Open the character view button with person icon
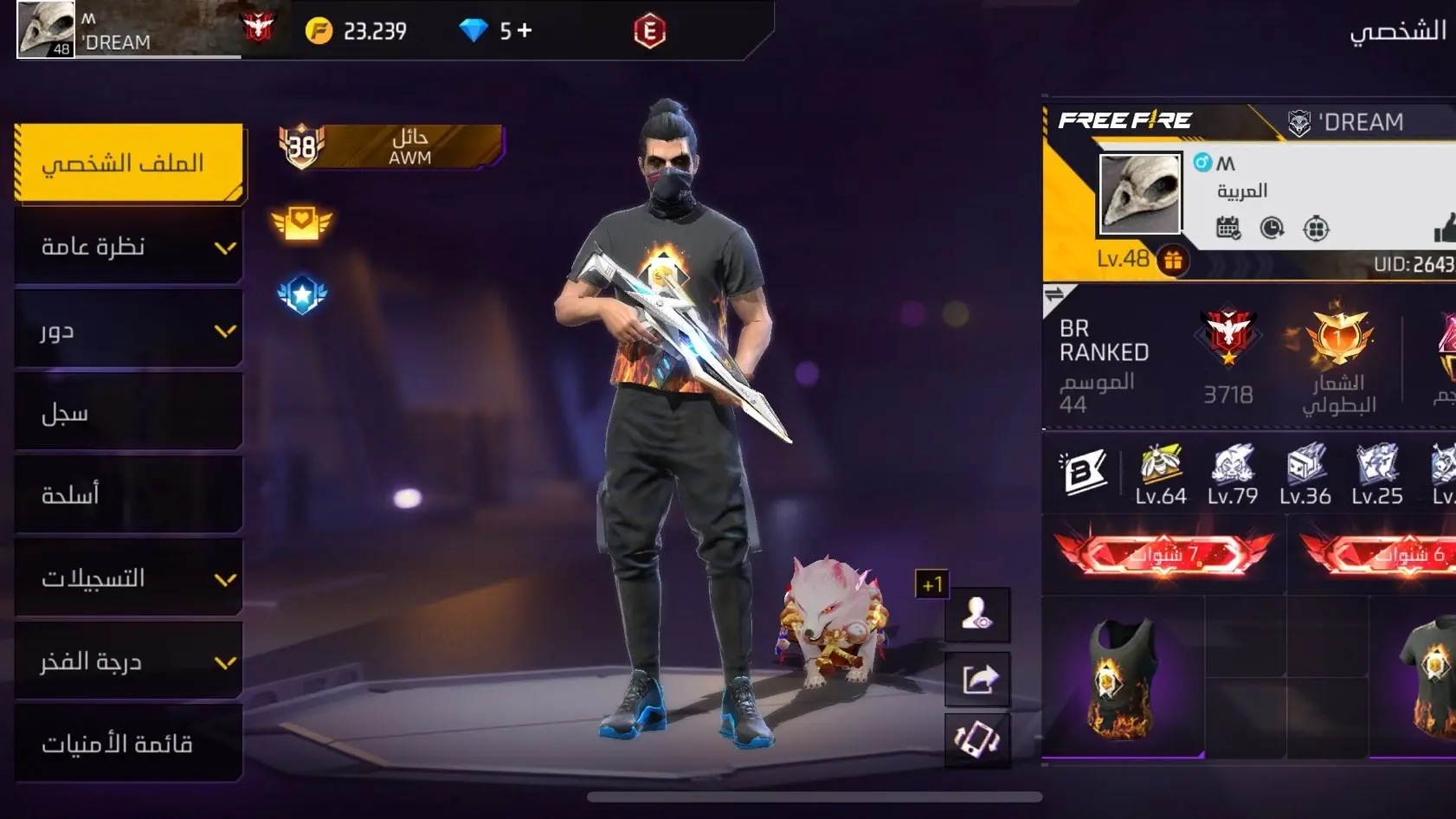1456x819 pixels. 977,614
